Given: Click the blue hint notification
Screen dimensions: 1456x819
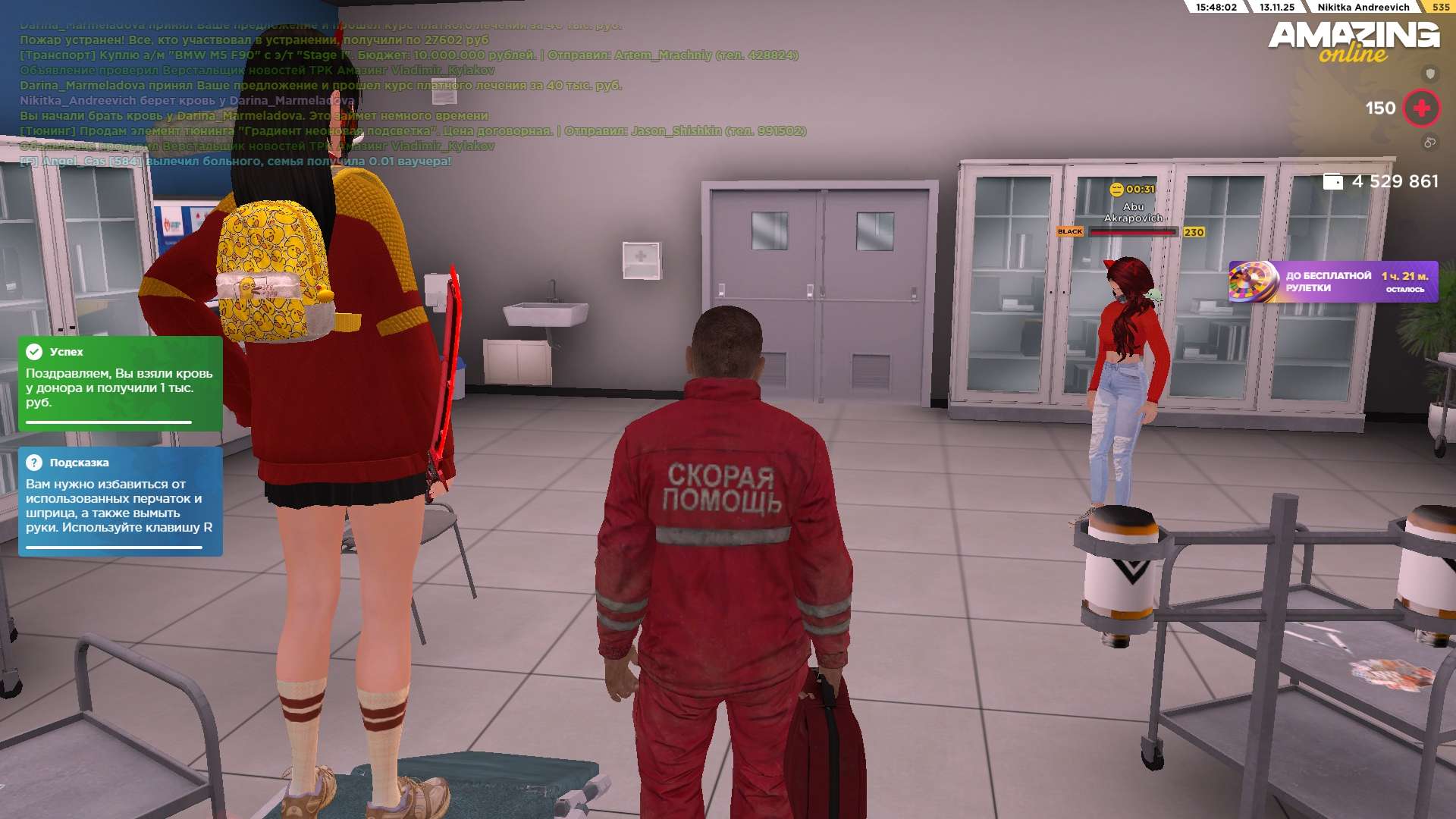Looking at the screenshot, I should coord(120,501).
